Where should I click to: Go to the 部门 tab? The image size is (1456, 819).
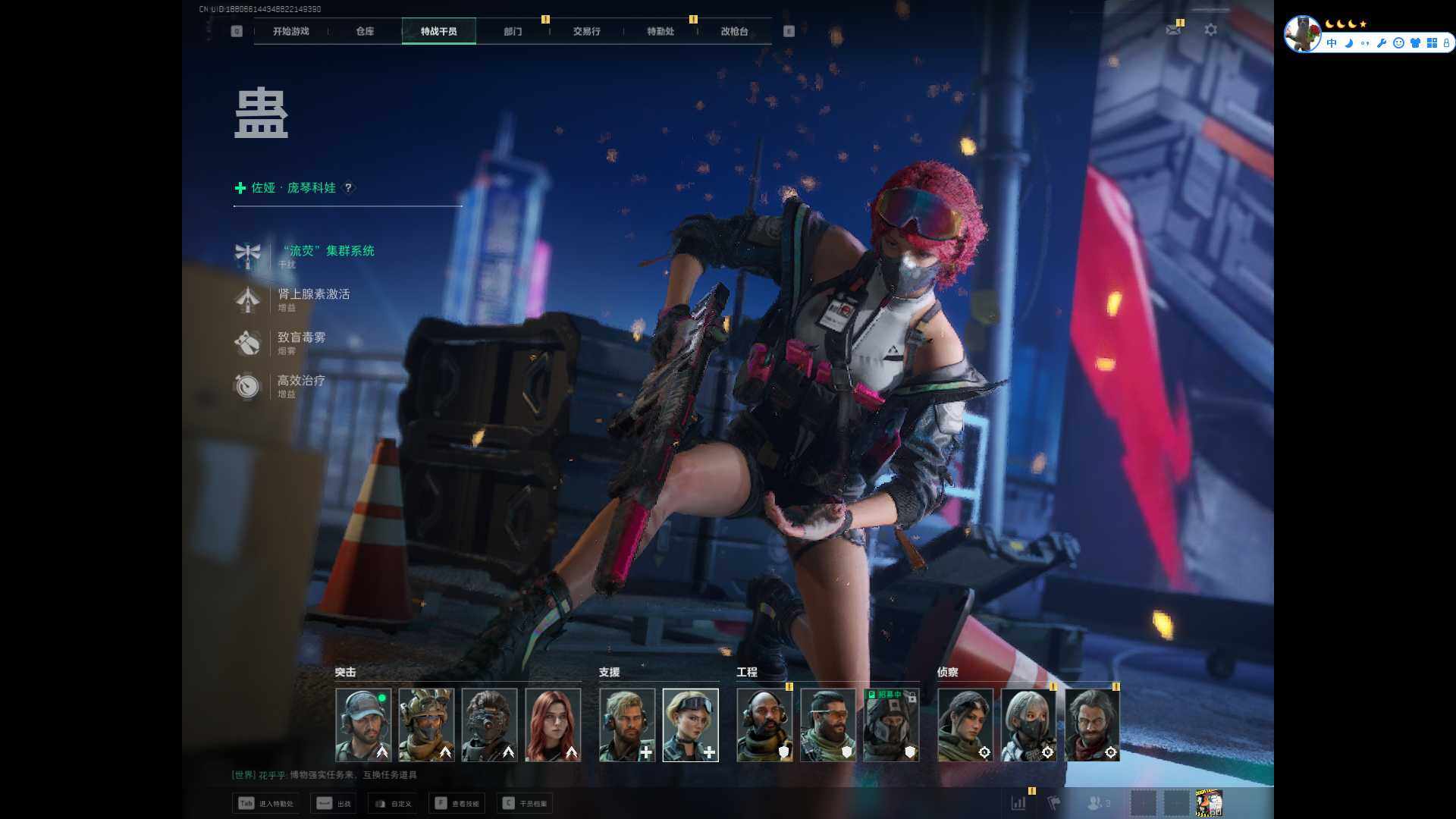coord(513,31)
